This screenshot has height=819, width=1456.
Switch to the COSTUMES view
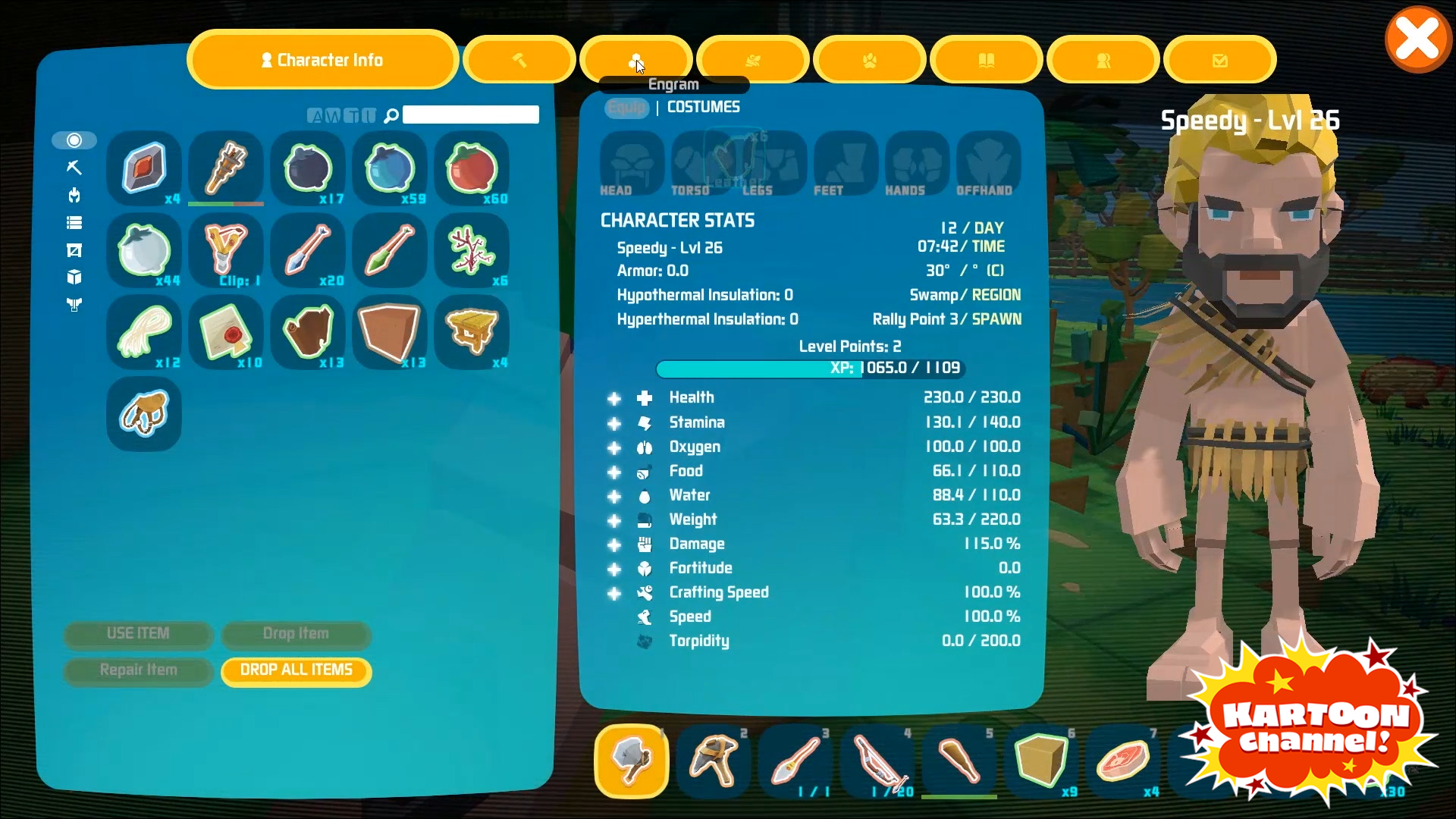click(x=703, y=107)
